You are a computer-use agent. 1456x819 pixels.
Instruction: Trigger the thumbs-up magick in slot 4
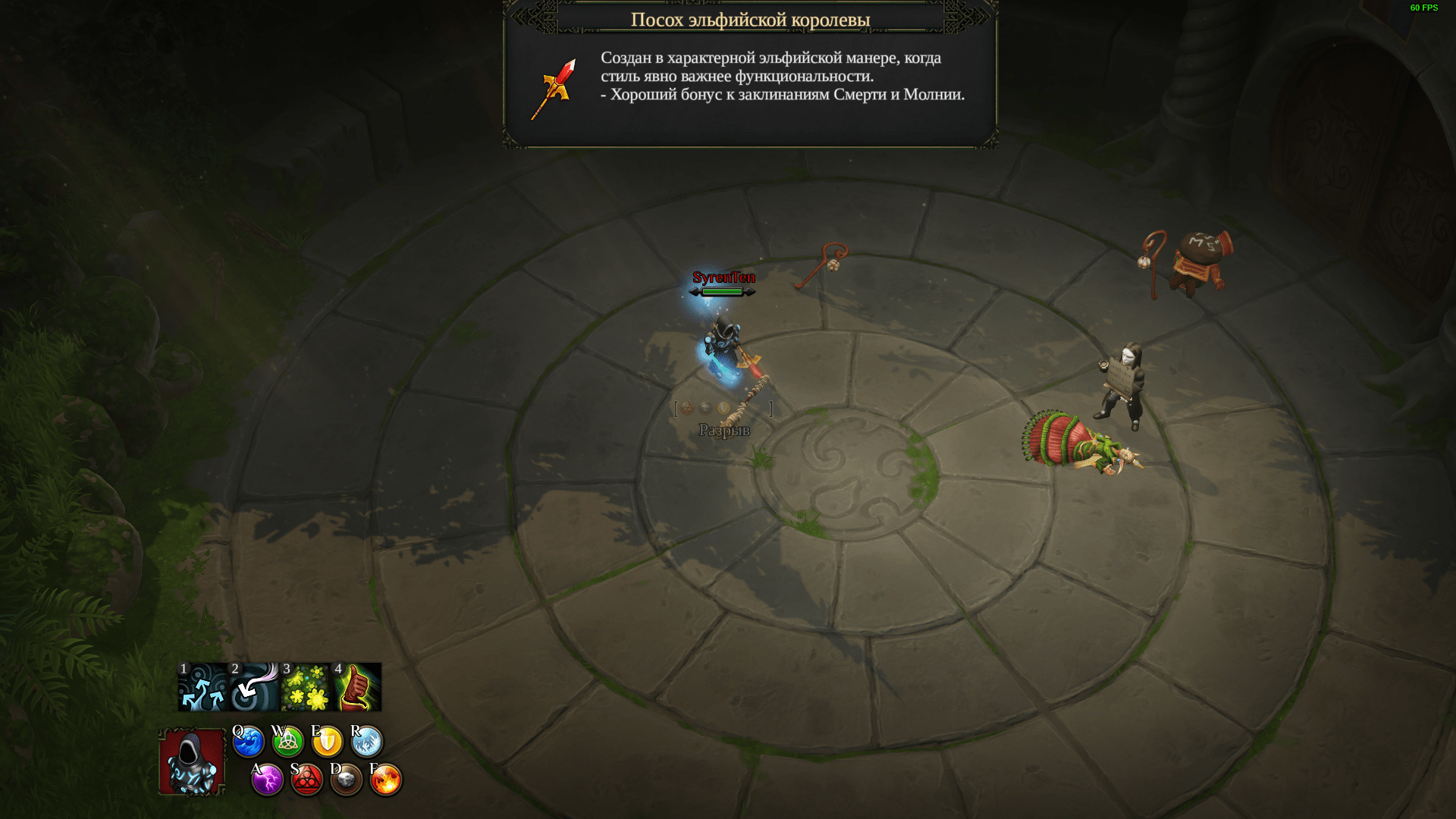click(x=357, y=687)
